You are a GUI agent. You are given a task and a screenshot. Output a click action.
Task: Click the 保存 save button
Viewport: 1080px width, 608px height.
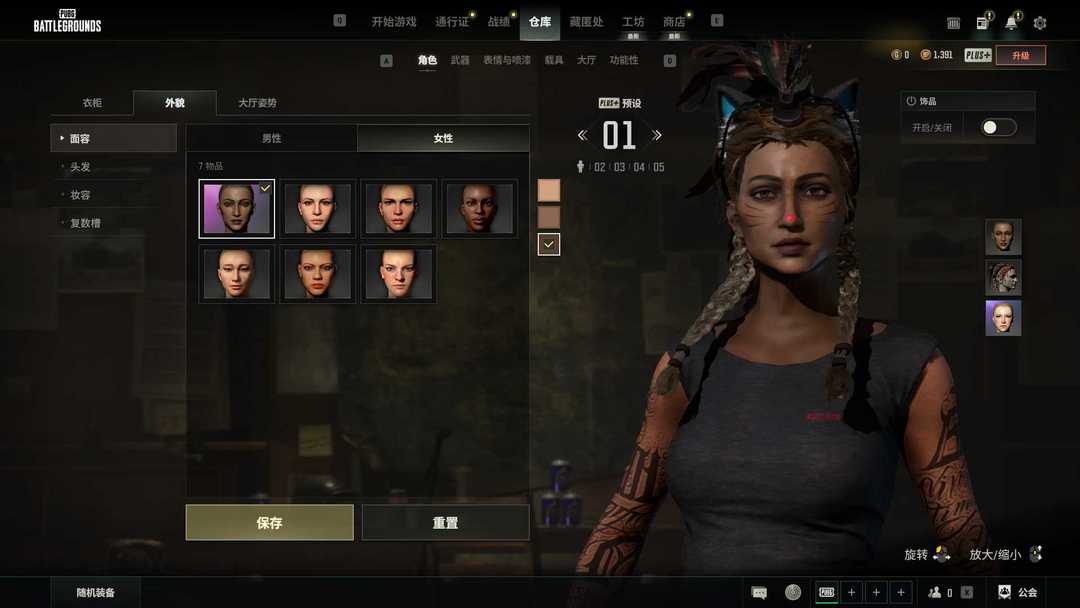[269, 522]
